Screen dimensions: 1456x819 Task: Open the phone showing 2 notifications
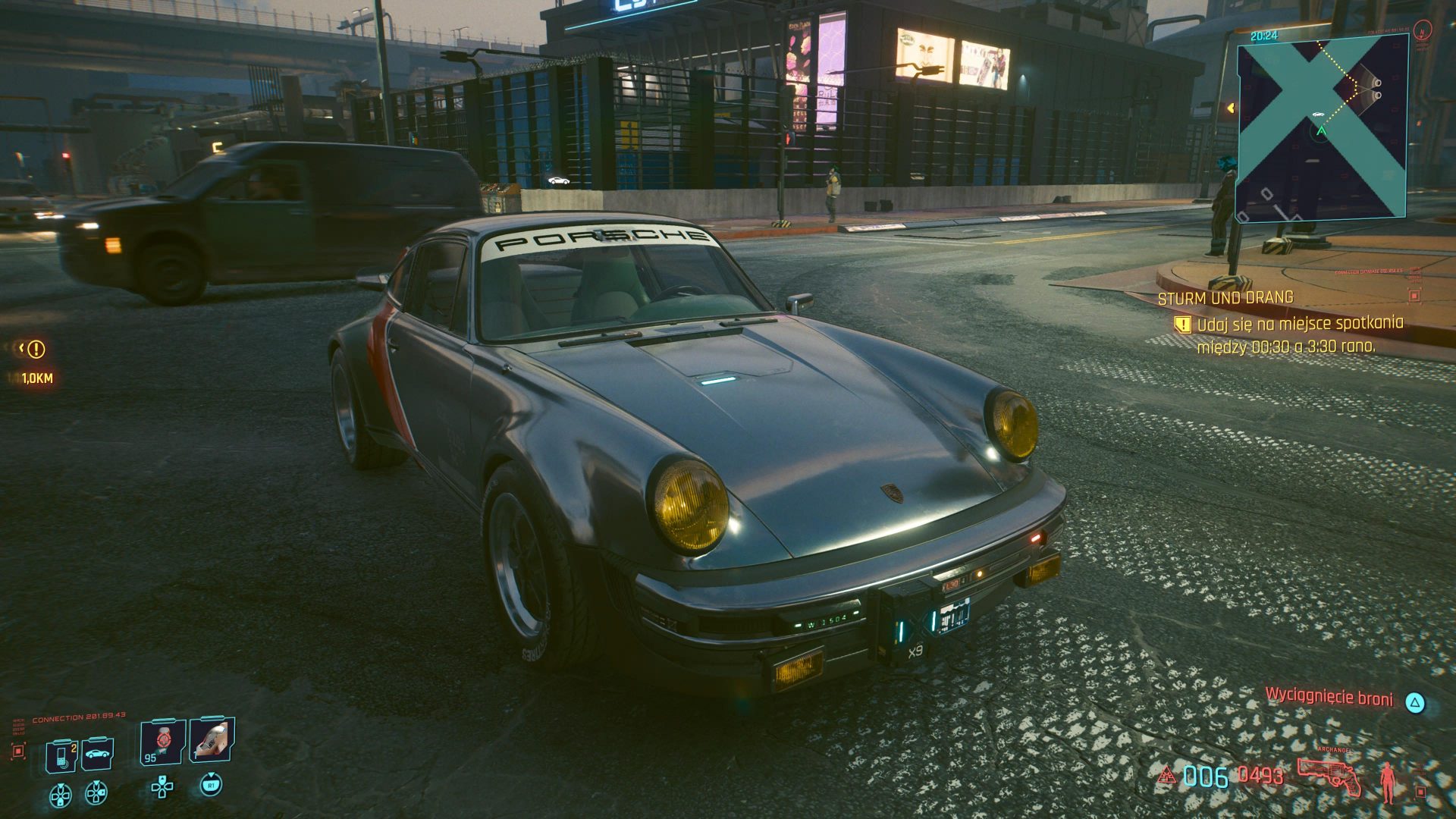click(x=61, y=755)
